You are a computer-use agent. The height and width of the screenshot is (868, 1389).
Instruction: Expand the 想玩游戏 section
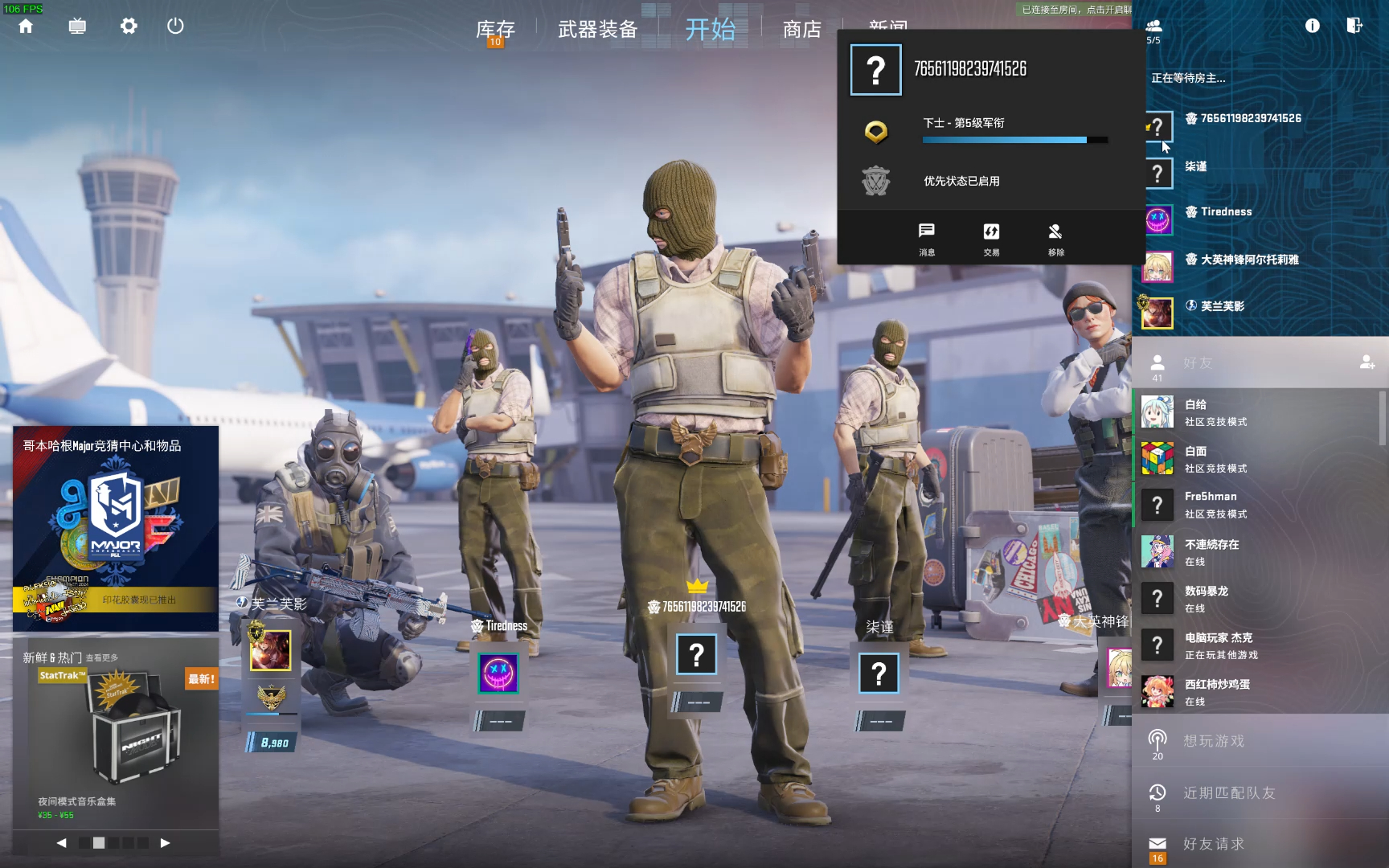tap(1214, 741)
